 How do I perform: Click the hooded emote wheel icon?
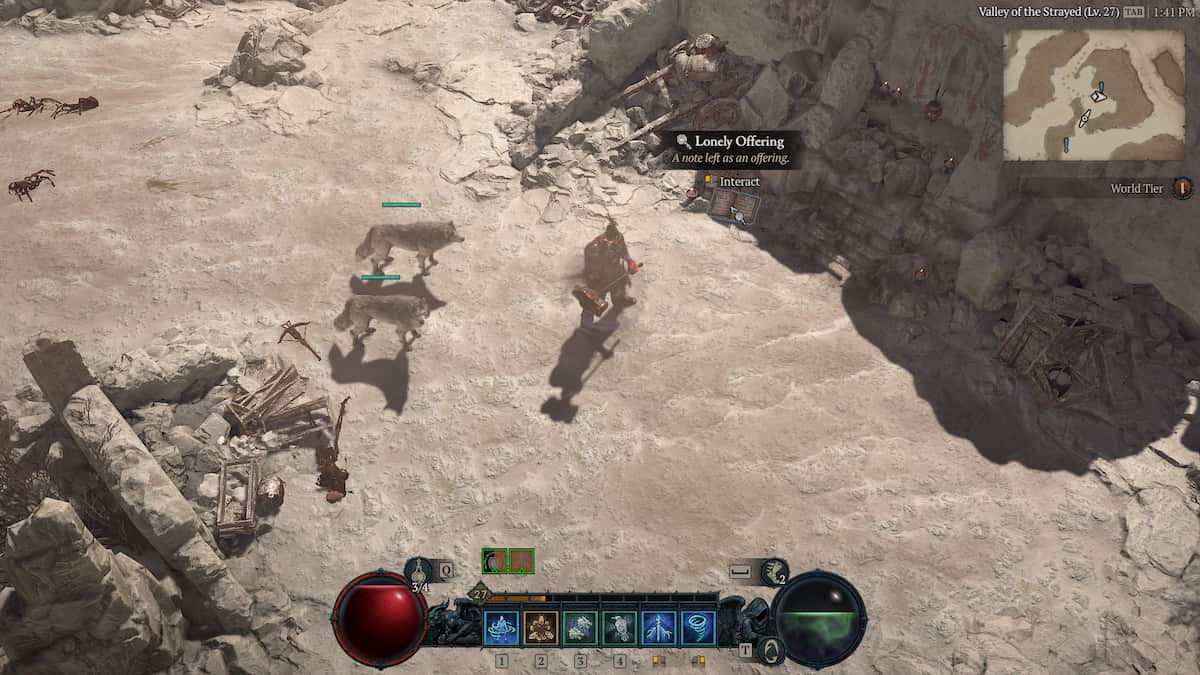(x=770, y=651)
